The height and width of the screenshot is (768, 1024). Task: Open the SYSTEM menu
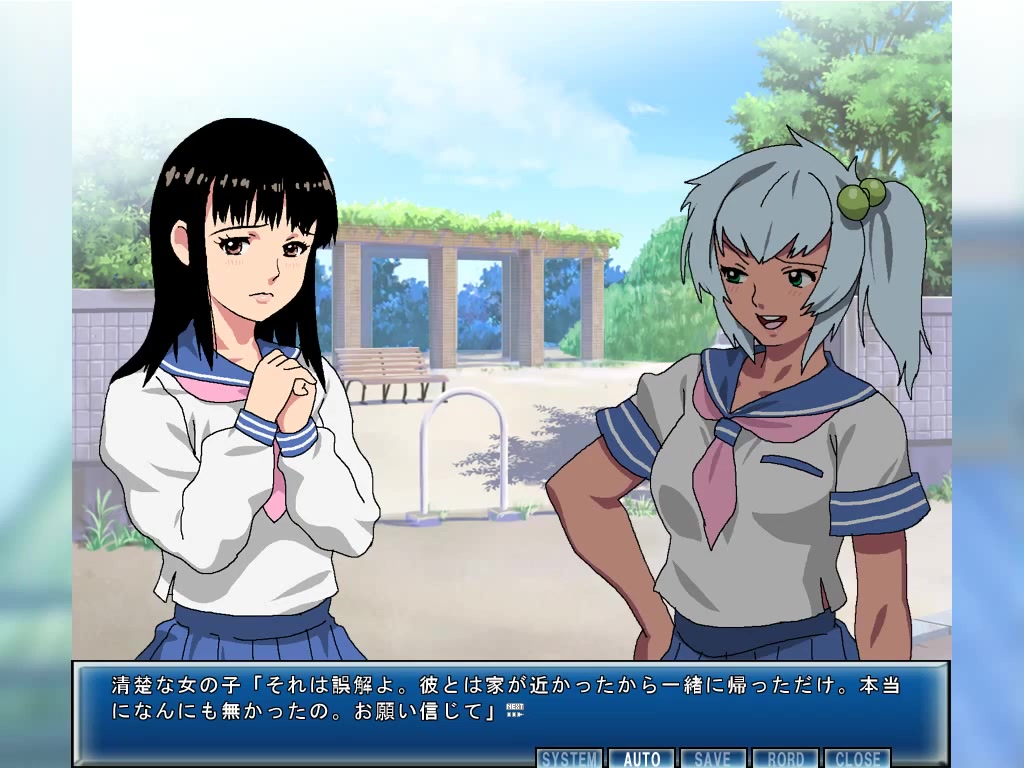[570, 758]
